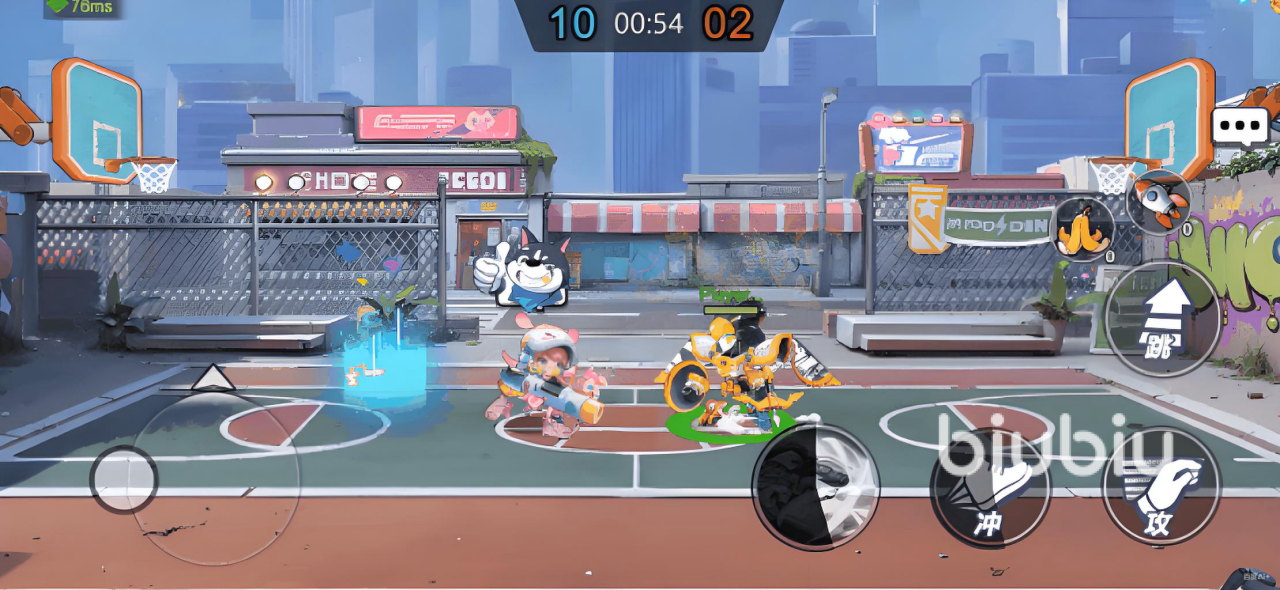Trigger the black-and-white cooldown skill button

pos(815,487)
